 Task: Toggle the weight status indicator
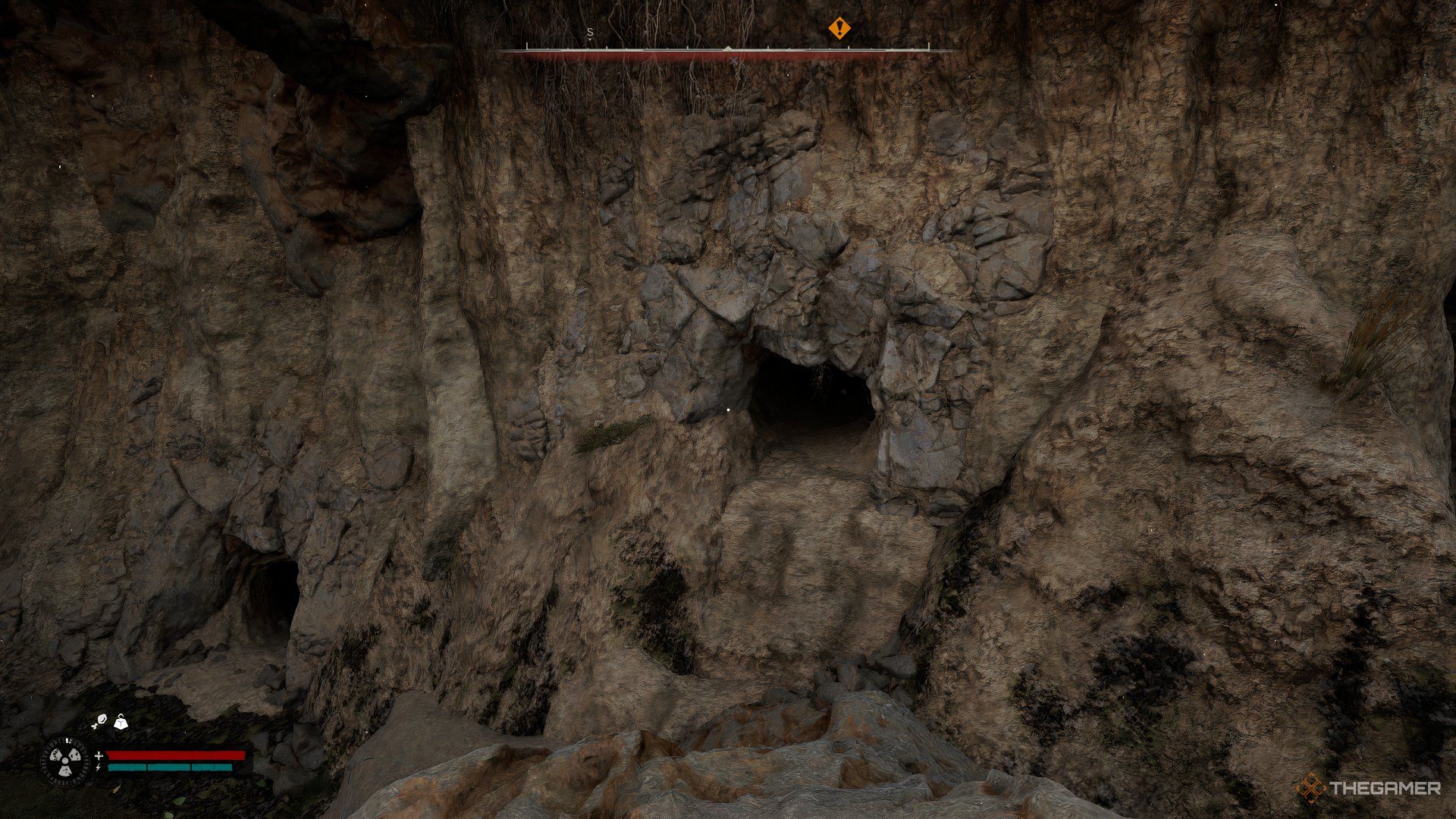[x=121, y=721]
